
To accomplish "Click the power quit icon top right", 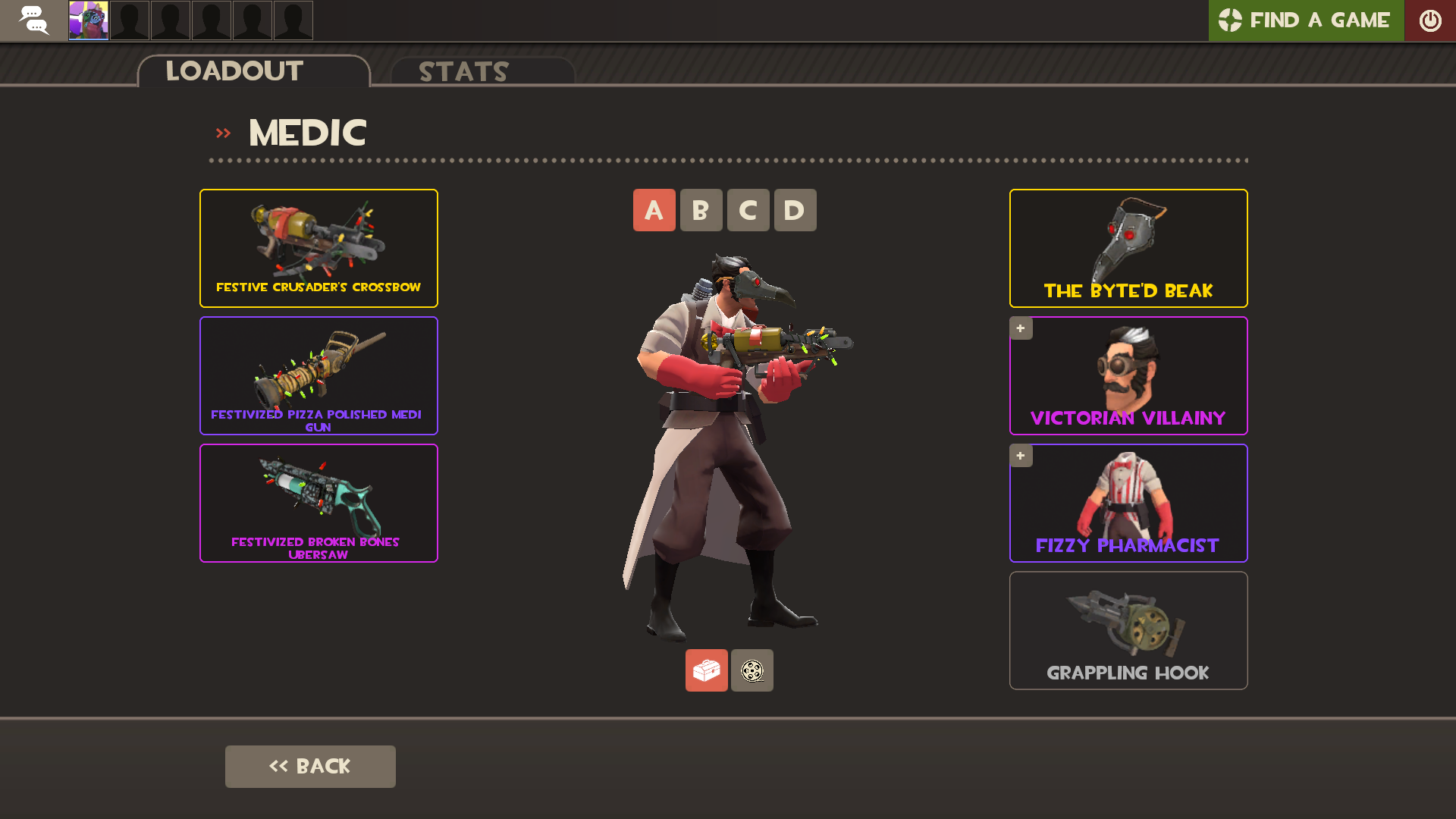I will [1430, 20].
